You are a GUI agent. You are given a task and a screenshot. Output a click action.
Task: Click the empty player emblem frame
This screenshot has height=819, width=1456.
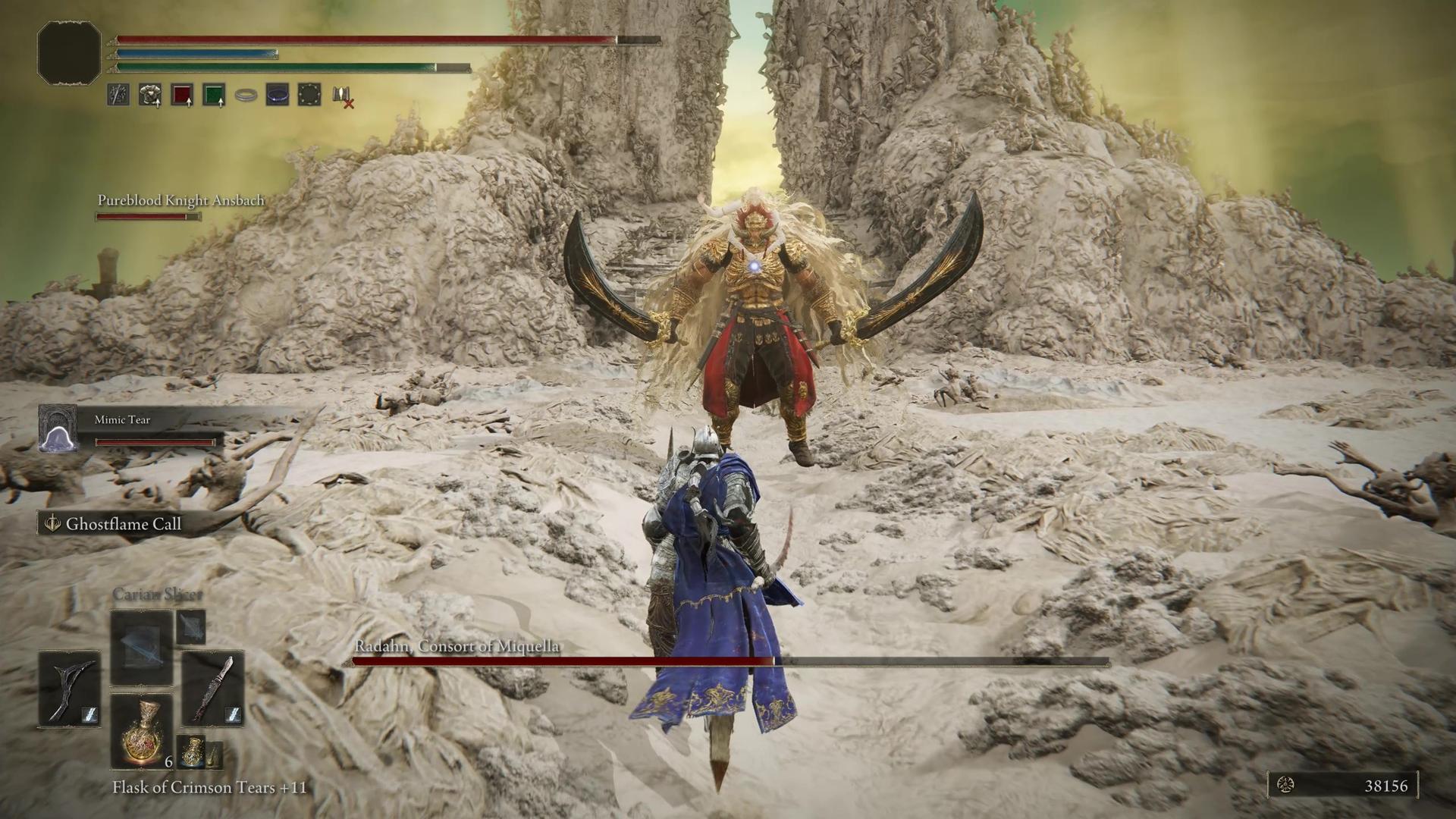[x=69, y=52]
